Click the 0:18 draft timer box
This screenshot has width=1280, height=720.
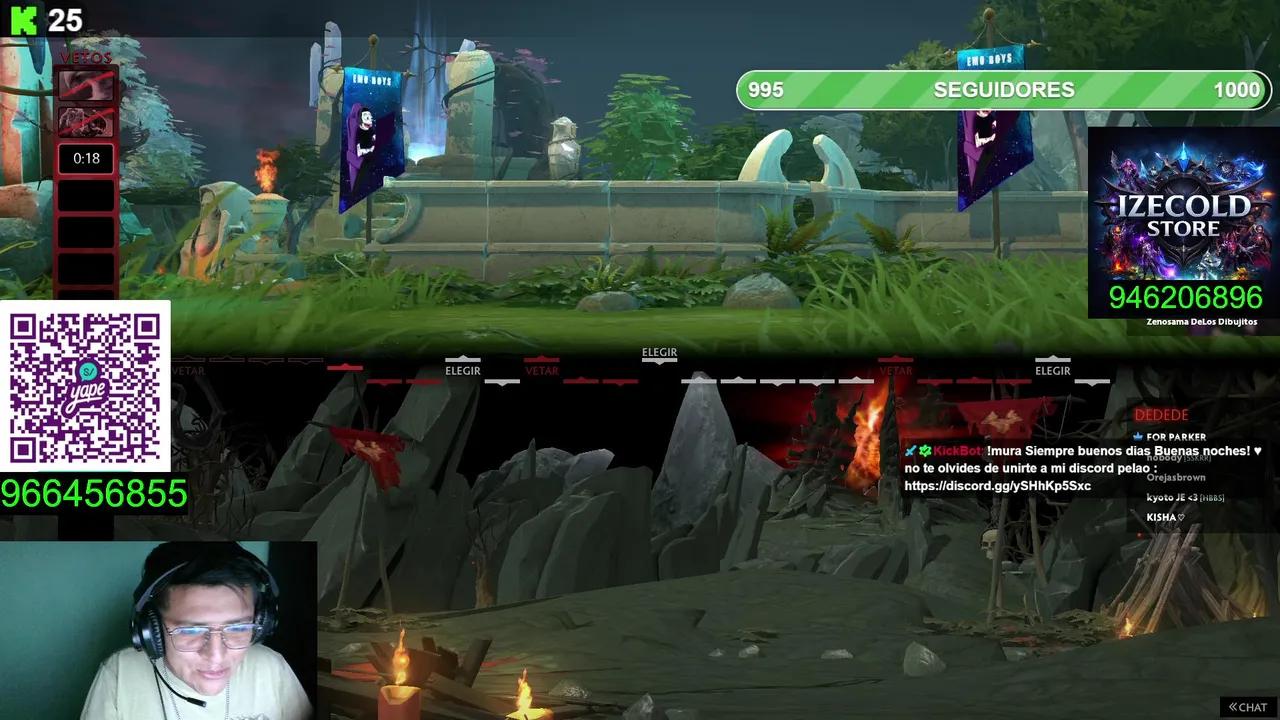[85, 158]
